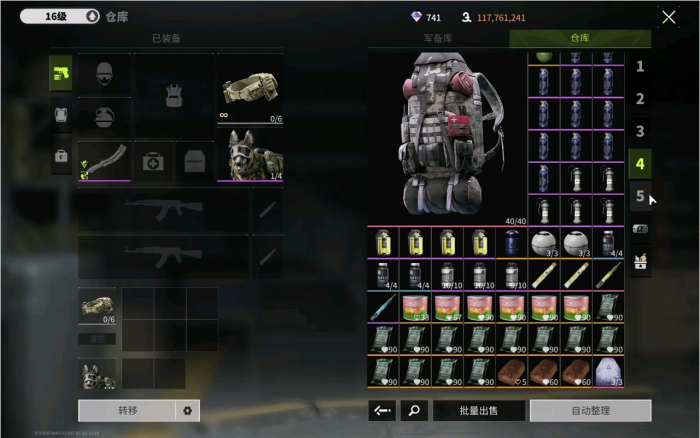Open the magnifier search button
Screen dimensions: 700x438
point(413,410)
